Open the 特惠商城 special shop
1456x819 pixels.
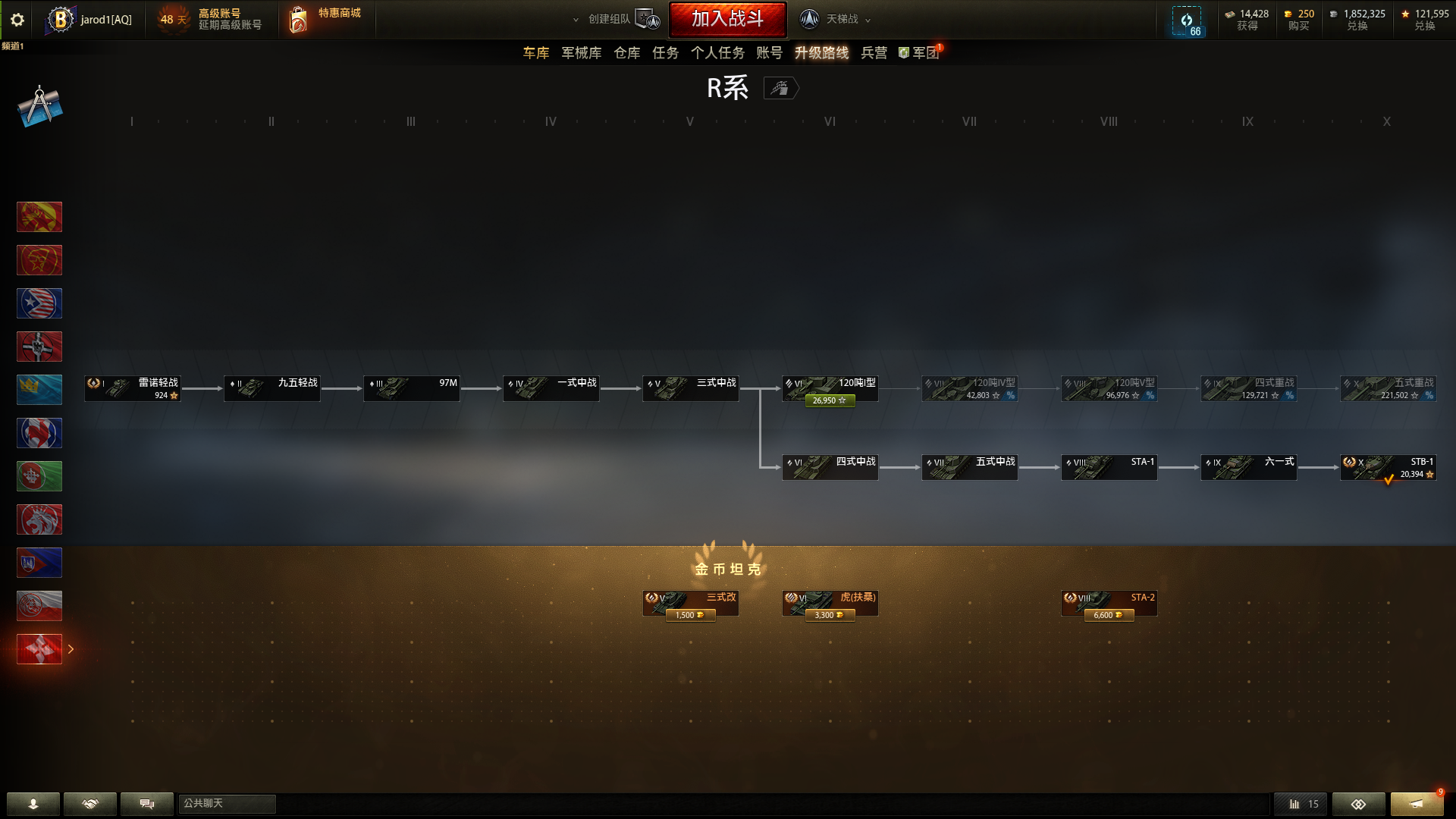coord(326,19)
